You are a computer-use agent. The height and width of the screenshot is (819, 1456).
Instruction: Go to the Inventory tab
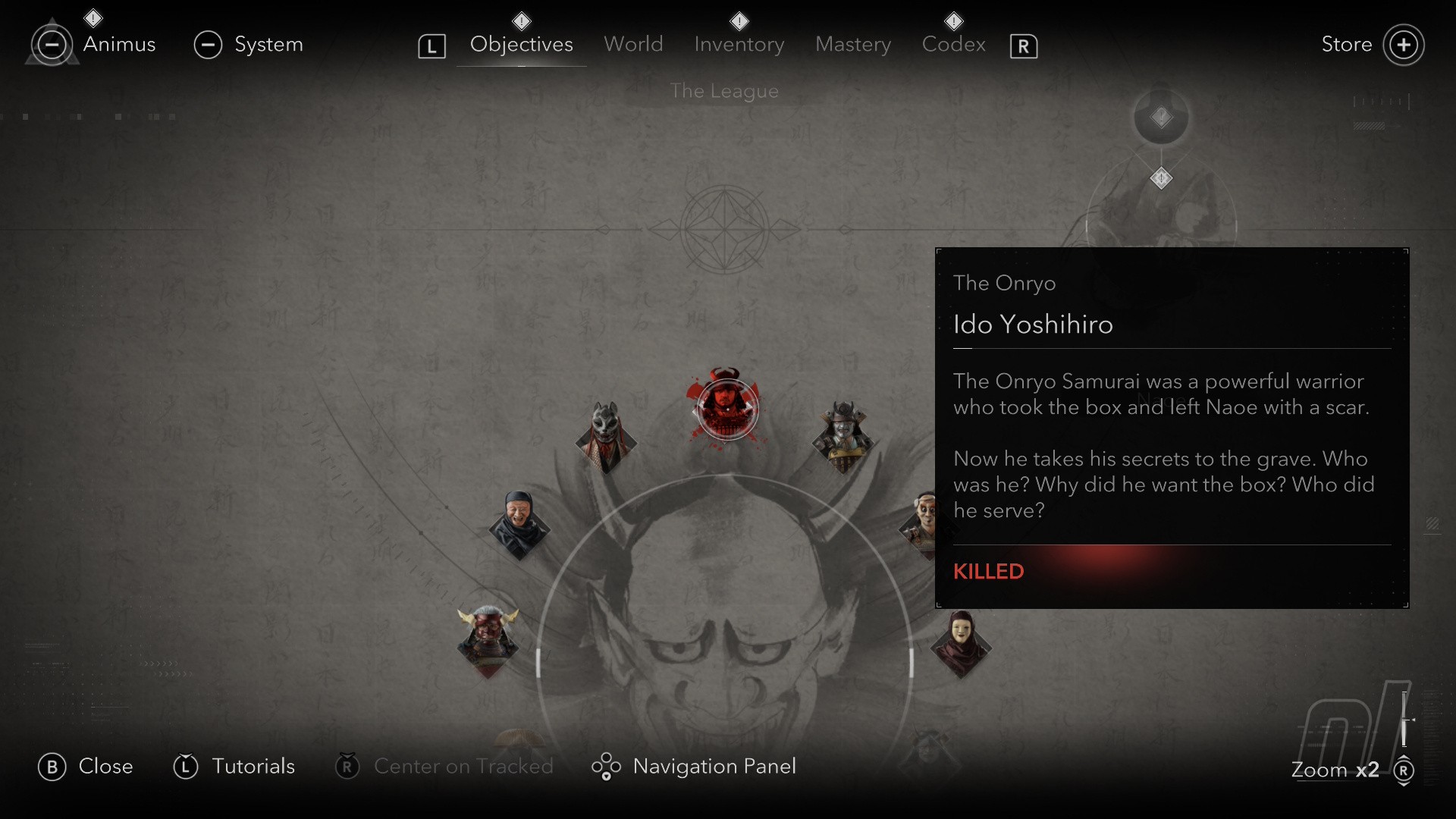pyautogui.click(x=739, y=44)
